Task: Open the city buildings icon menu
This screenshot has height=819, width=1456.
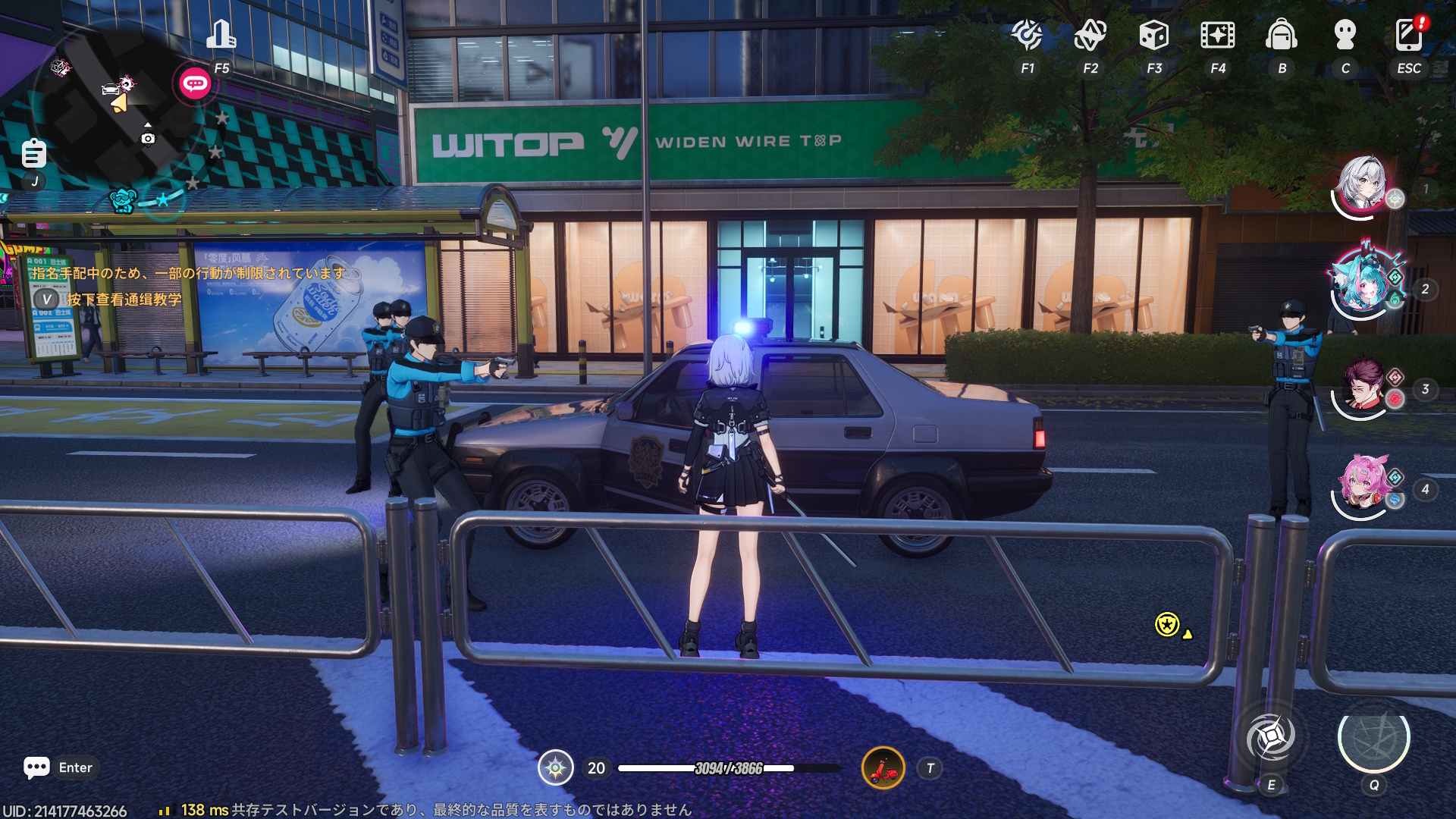Action: 221,35
